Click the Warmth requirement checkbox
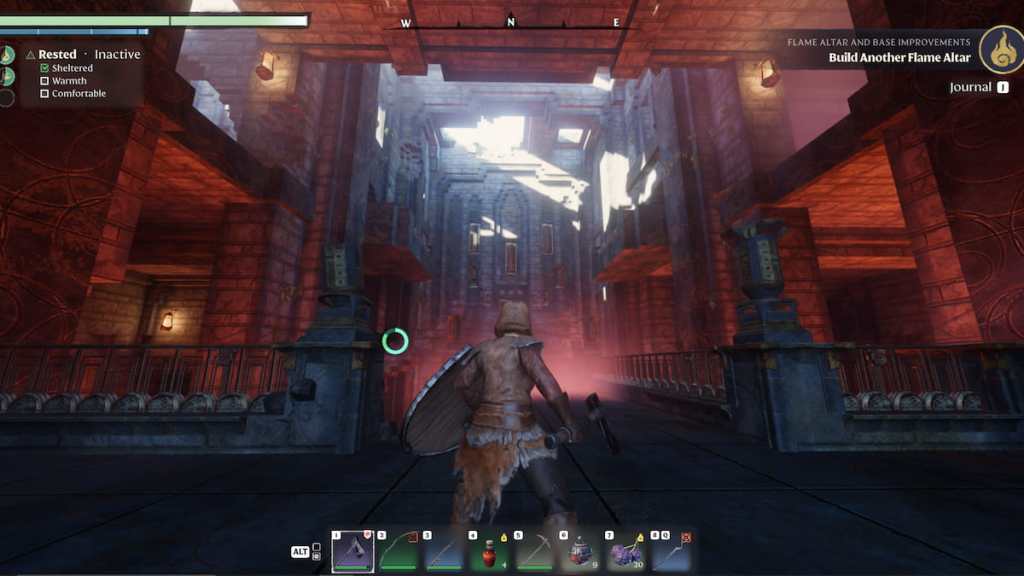This screenshot has width=1024, height=576. click(44, 81)
